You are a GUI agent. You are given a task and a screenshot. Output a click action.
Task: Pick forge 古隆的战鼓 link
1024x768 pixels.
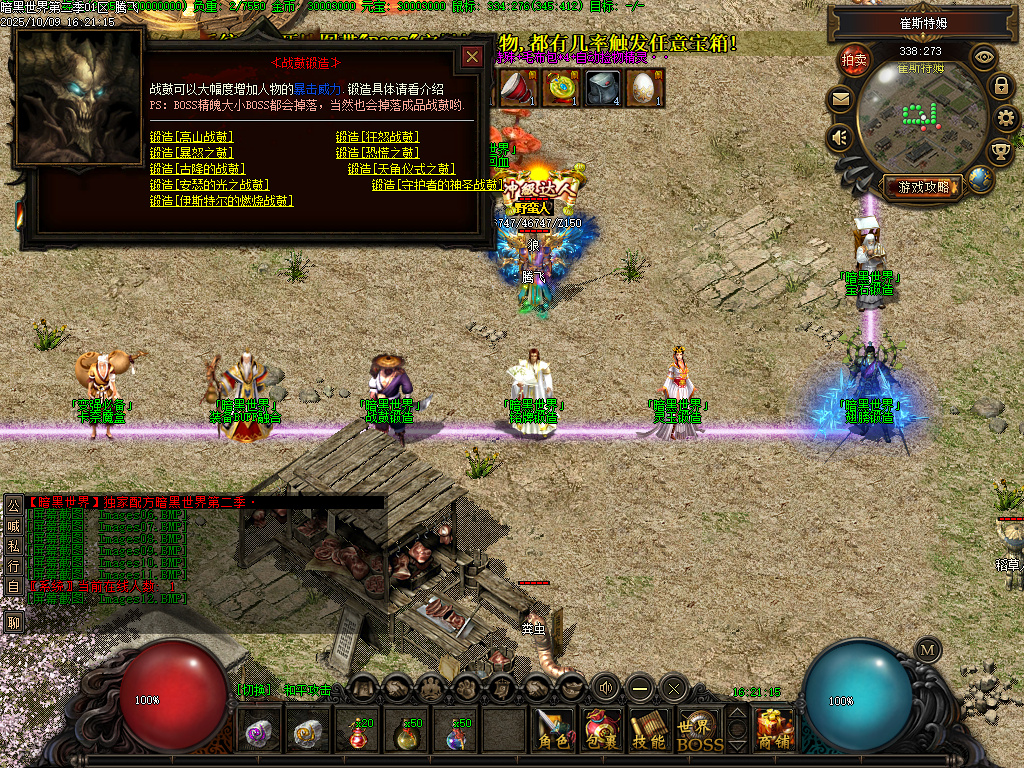197,169
